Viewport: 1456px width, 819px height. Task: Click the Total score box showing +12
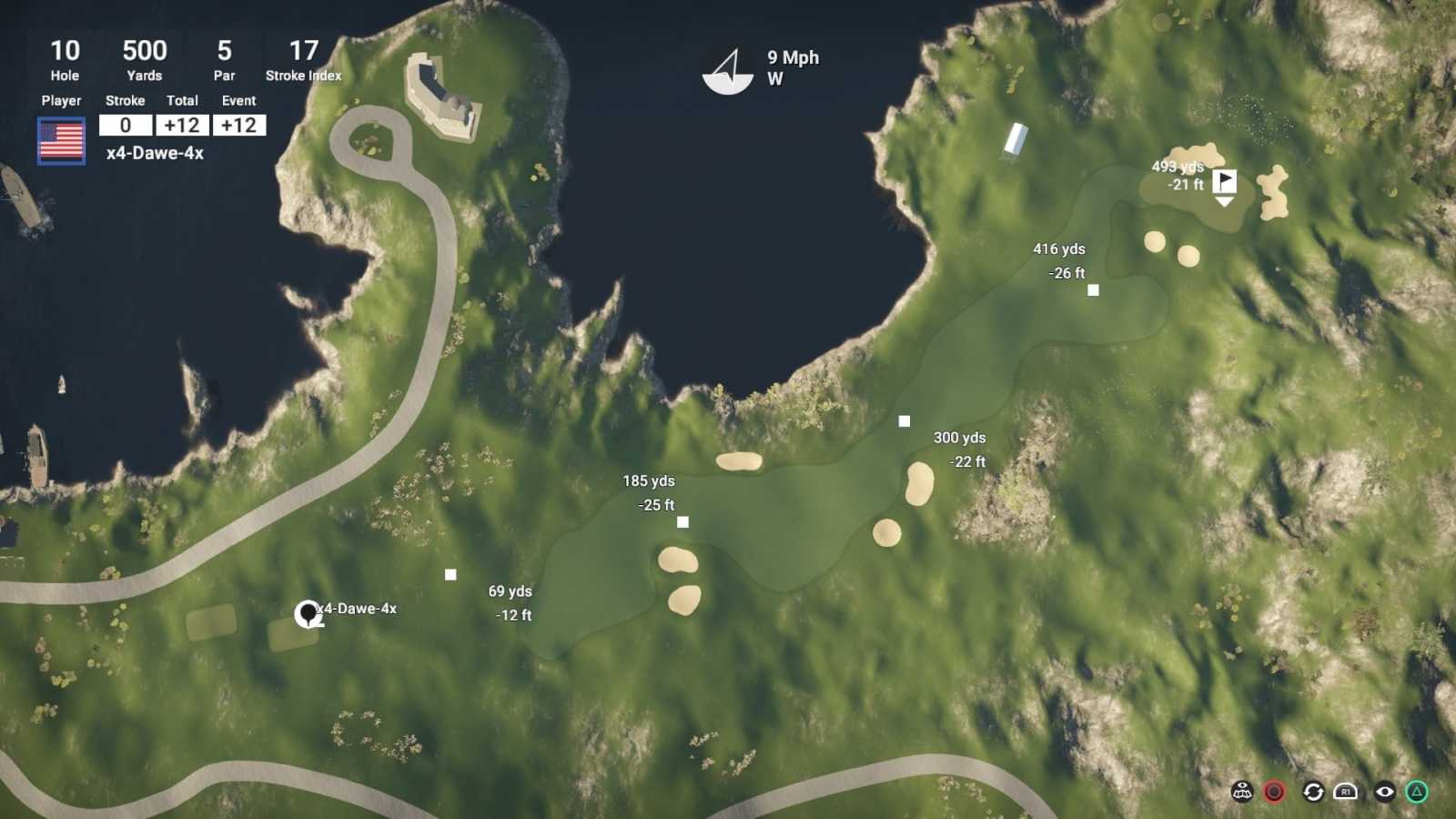click(182, 126)
